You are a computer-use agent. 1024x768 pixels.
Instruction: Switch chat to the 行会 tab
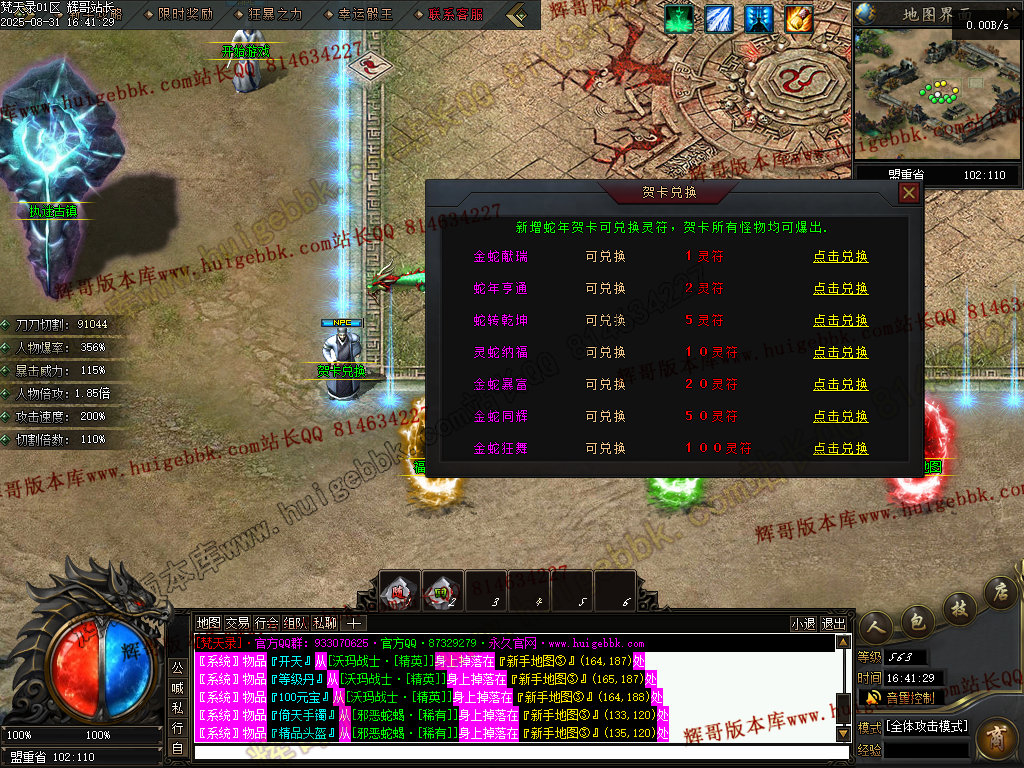(x=266, y=623)
